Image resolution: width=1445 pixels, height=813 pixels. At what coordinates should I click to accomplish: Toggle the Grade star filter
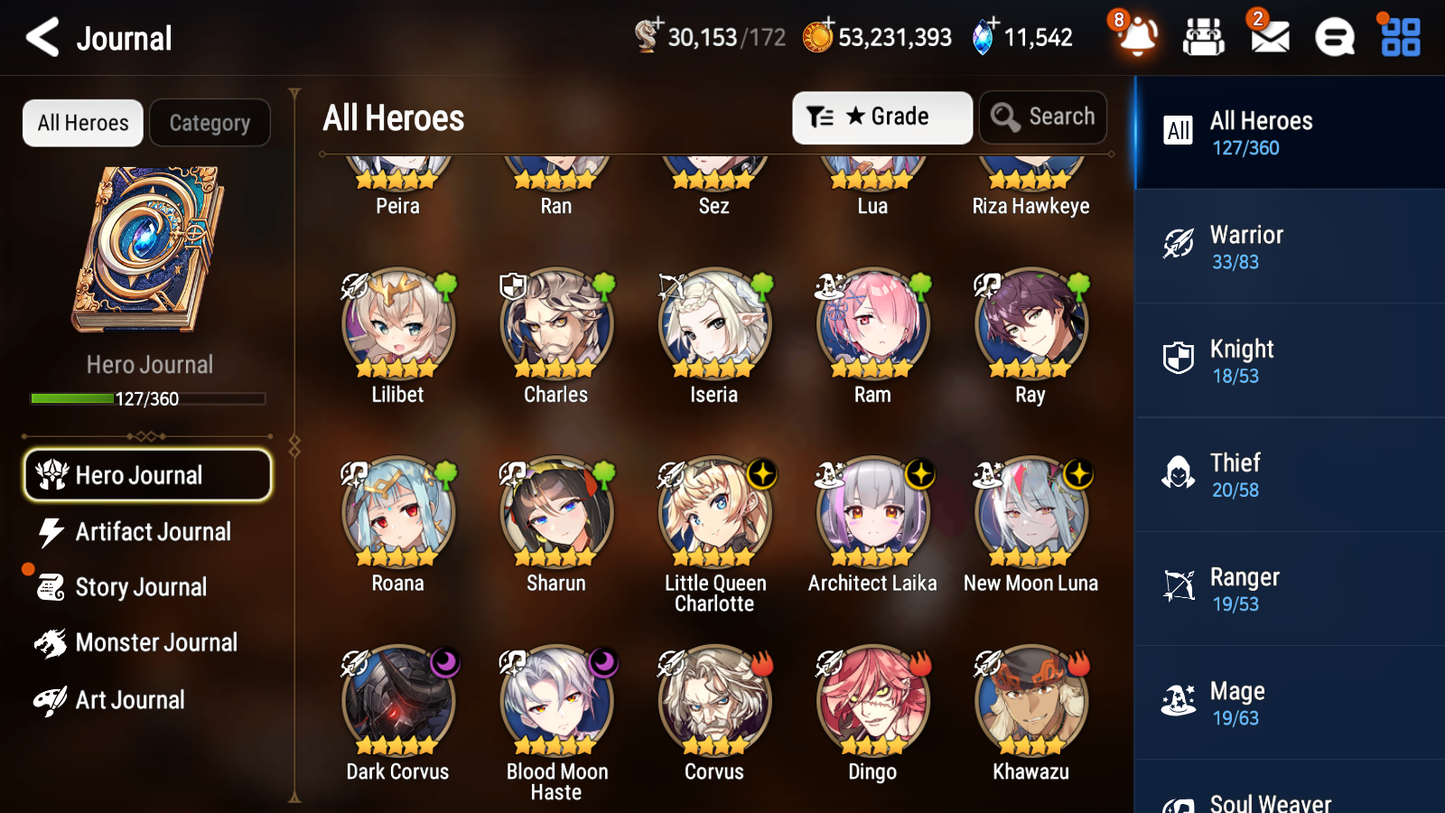pyautogui.click(x=882, y=117)
